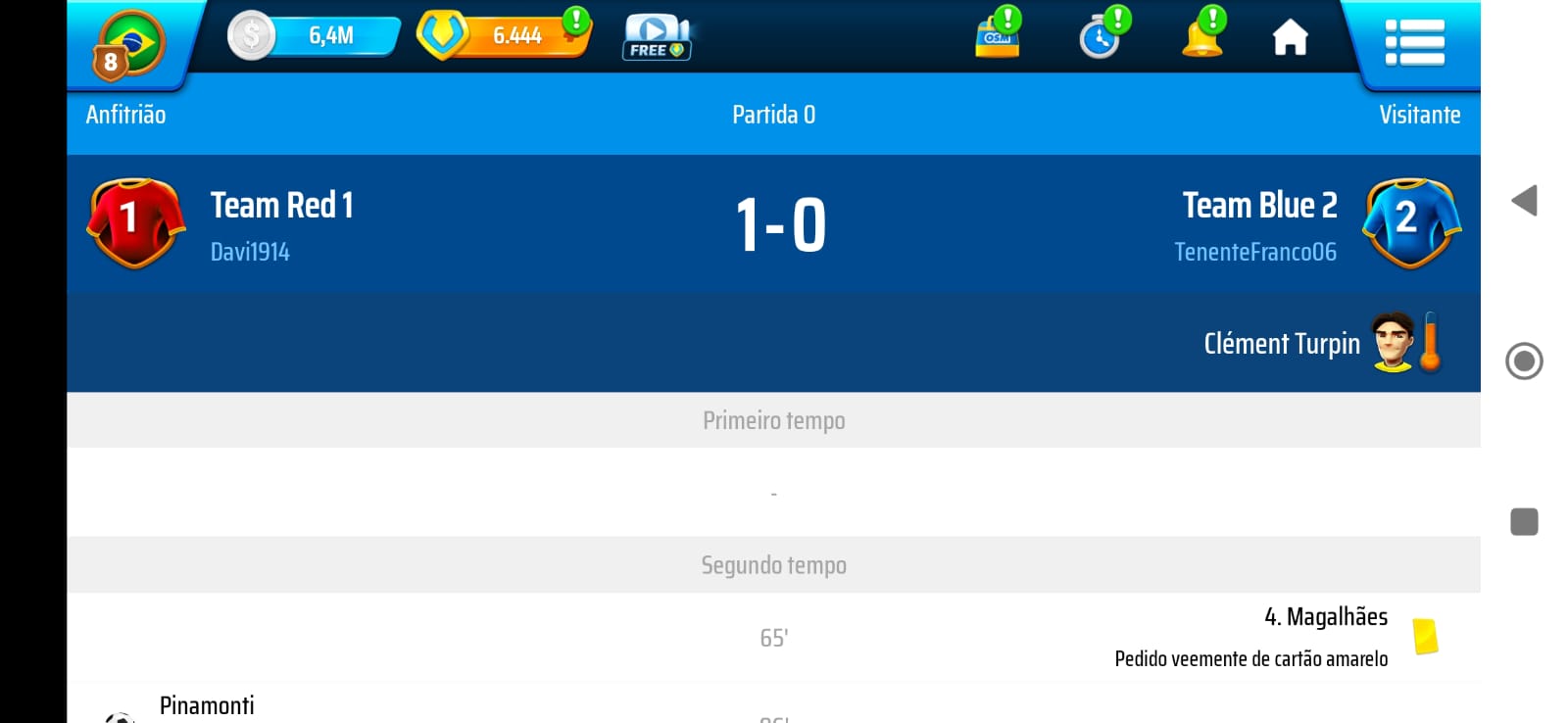This screenshot has width=1568, height=723.
Task: Go to the home screen
Action: click(x=1290, y=38)
